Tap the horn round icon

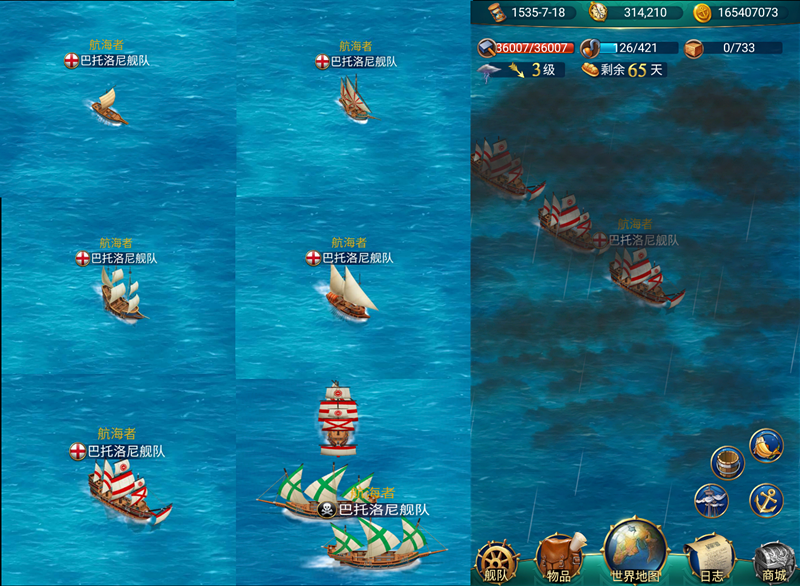pyautogui.click(x=766, y=446)
